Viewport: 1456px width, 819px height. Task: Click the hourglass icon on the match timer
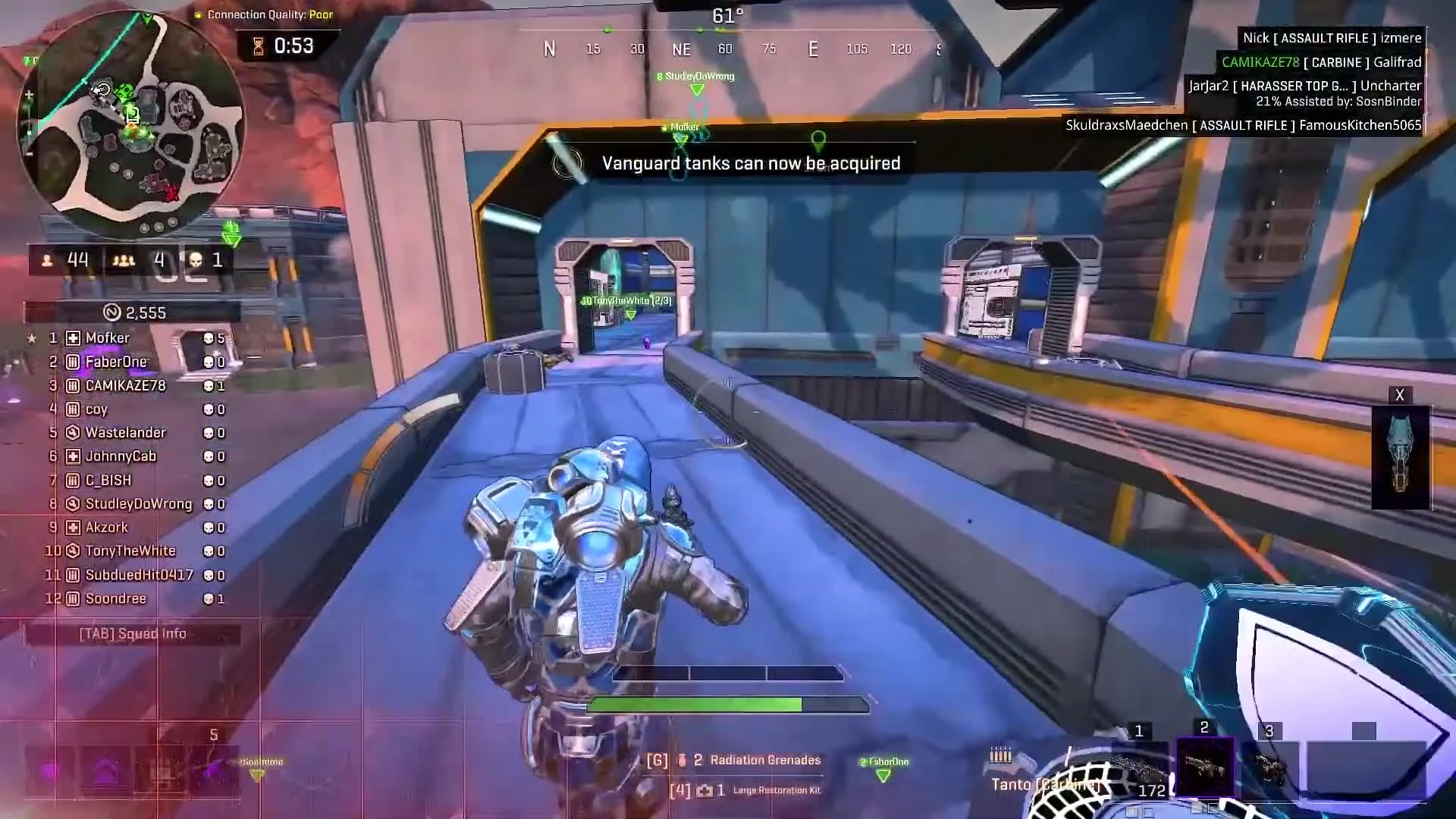pos(258,45)
